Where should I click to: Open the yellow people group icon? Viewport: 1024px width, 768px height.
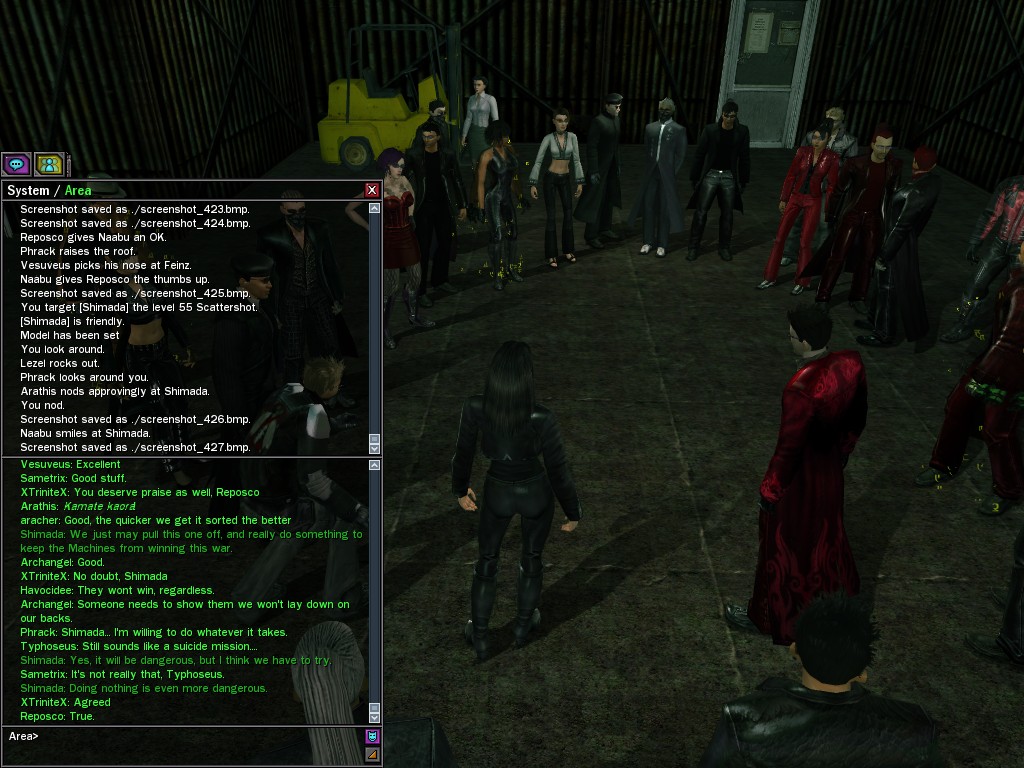pyautogui.click(x=48, y=164)
